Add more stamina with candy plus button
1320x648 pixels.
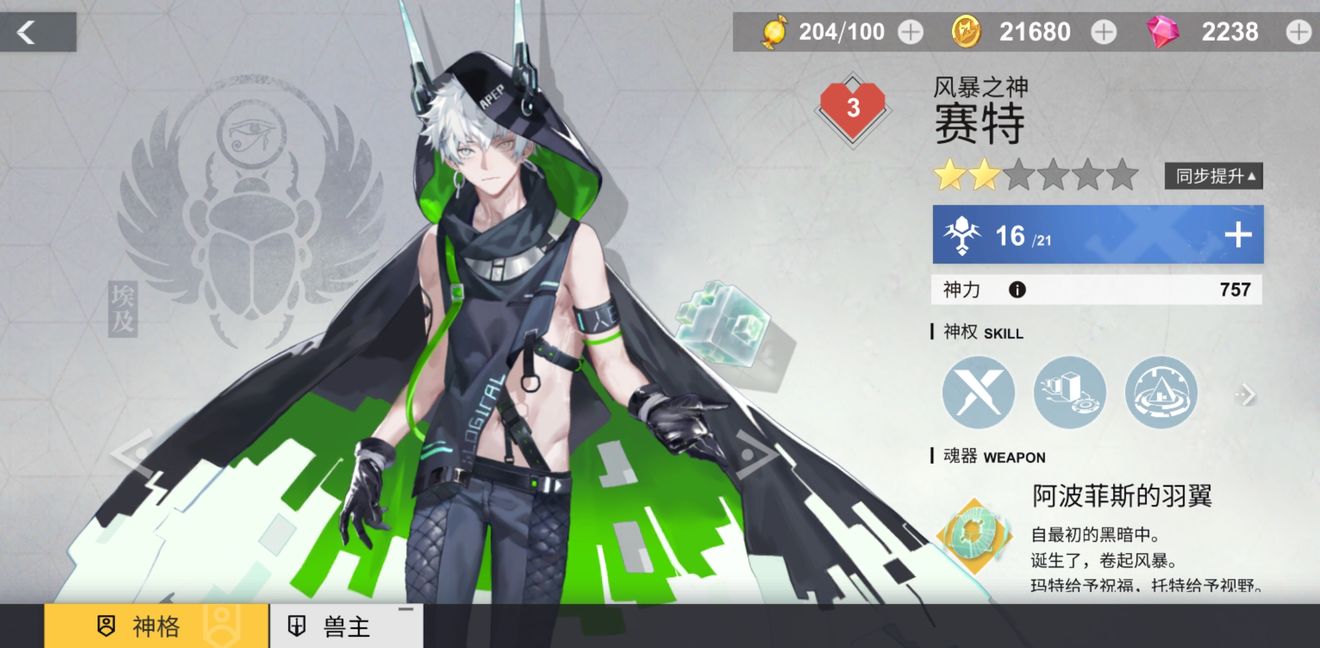(910, 32)
